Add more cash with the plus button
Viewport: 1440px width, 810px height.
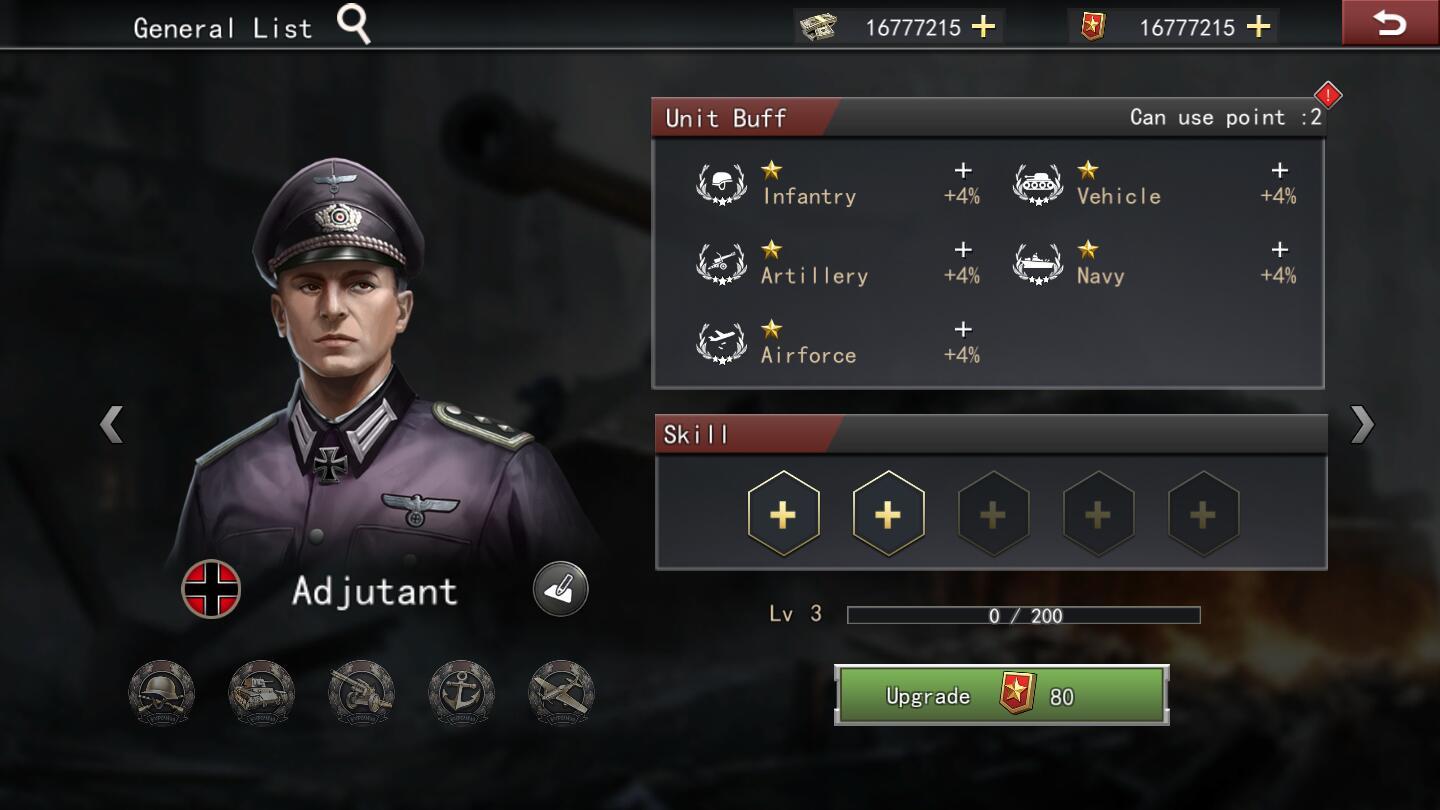pos(984,27)
